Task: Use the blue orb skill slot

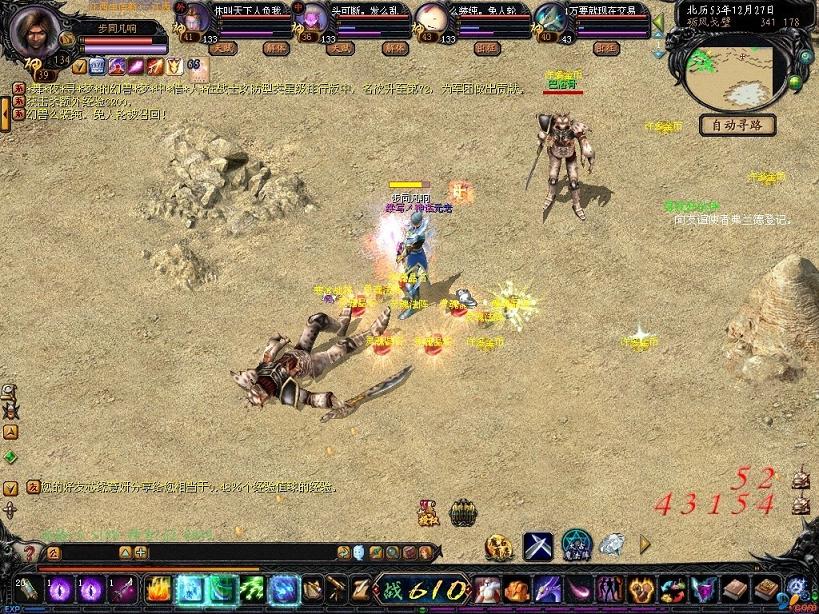Action: [x=284, y=589]
